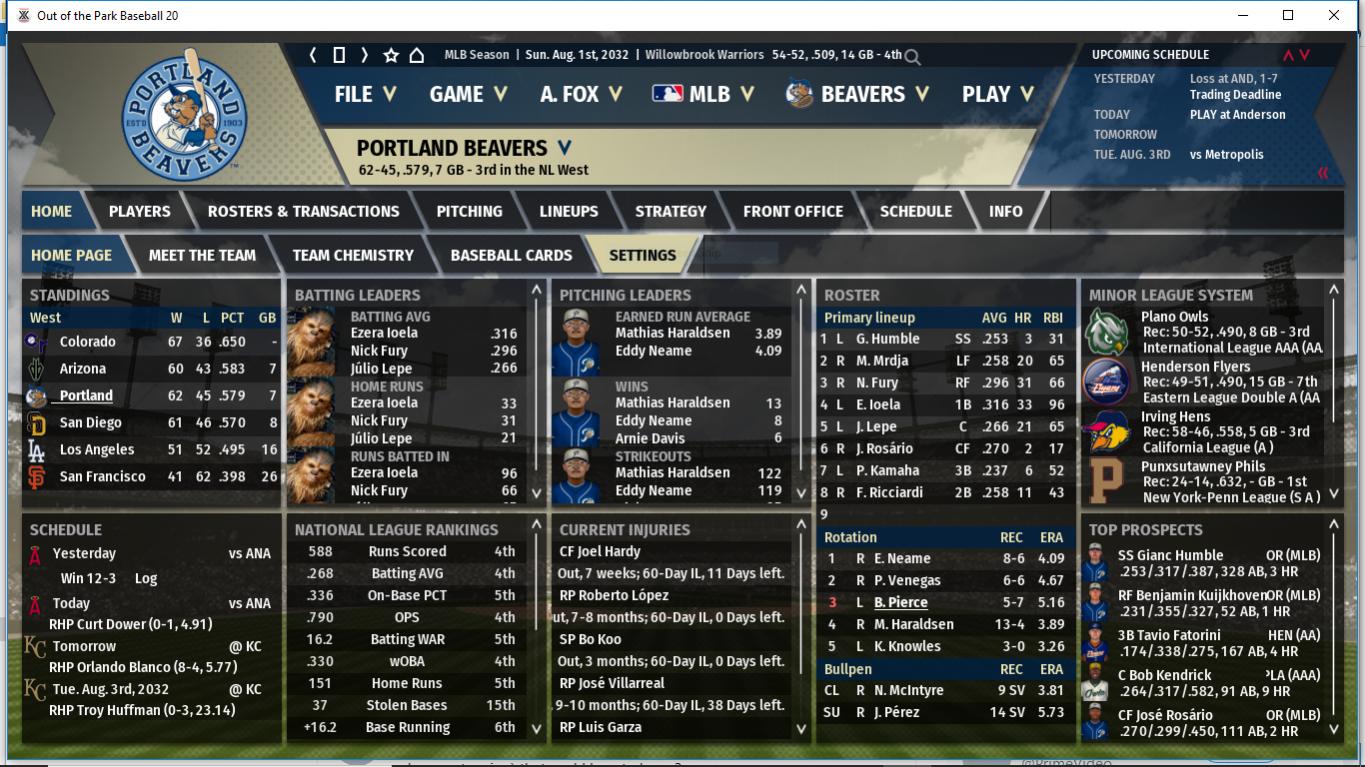Viewport: 1365px width, 767px height.
Task: View the TEAM CHEMISTRY subtab
Action: [x=352, y=255]
